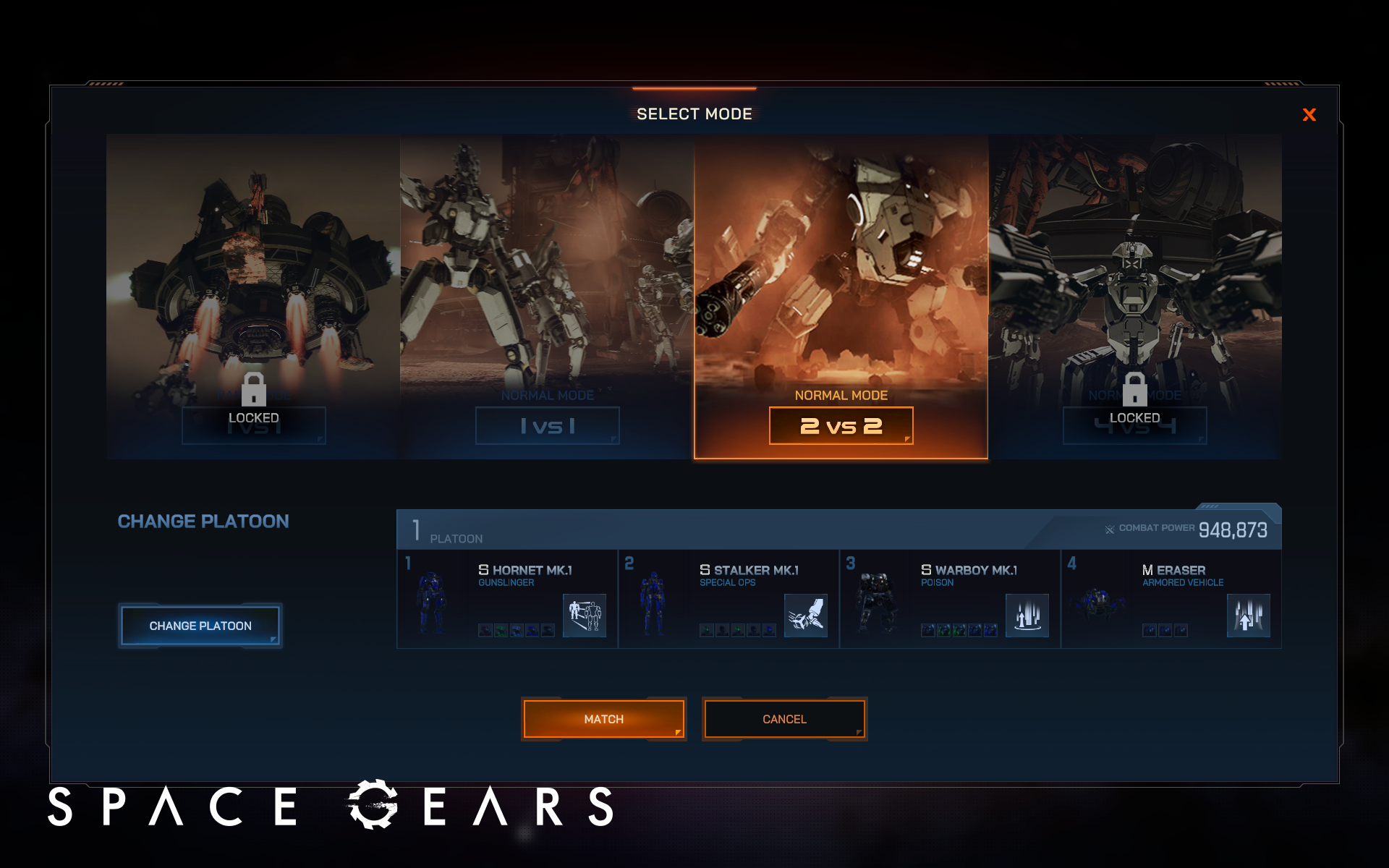Cancel mode selection
This screenshot has width=1389, height=868.
(784, 719)
